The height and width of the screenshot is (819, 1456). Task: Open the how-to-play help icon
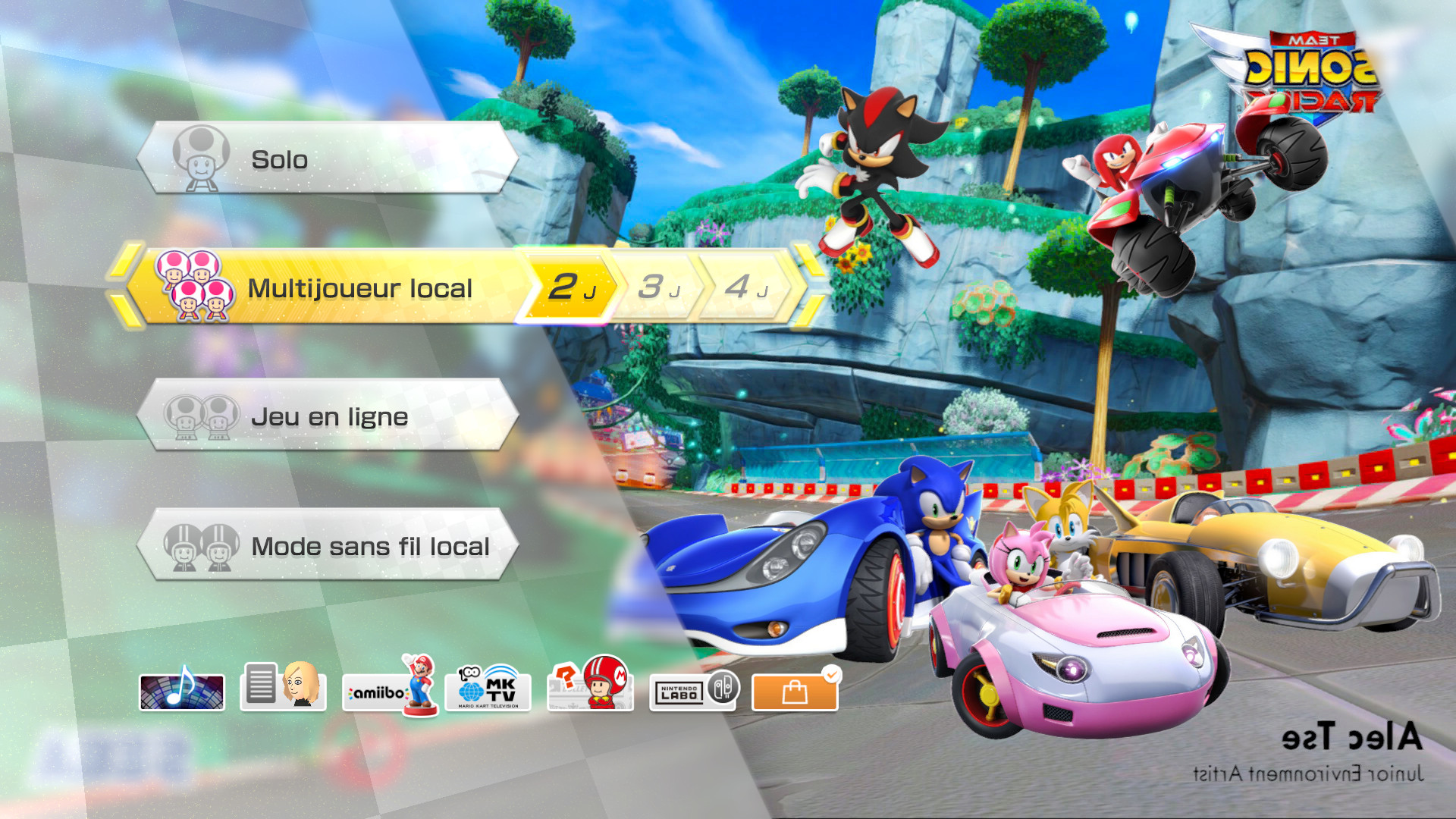[590, 692]
